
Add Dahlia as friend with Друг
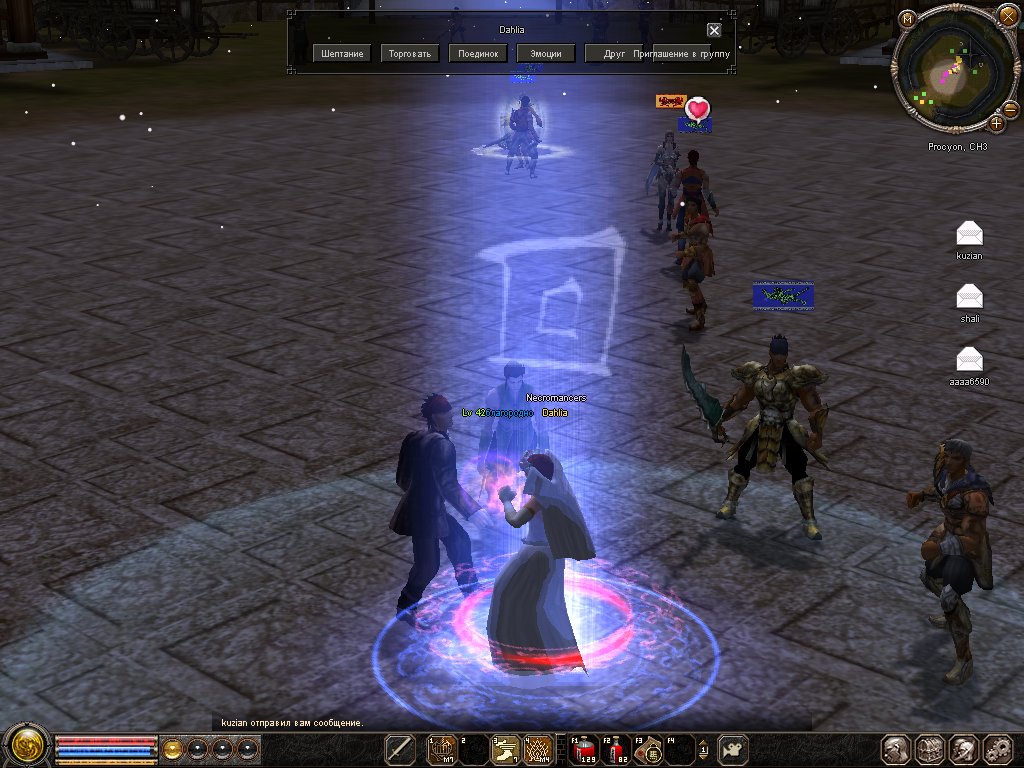click(x=614, y=53)
